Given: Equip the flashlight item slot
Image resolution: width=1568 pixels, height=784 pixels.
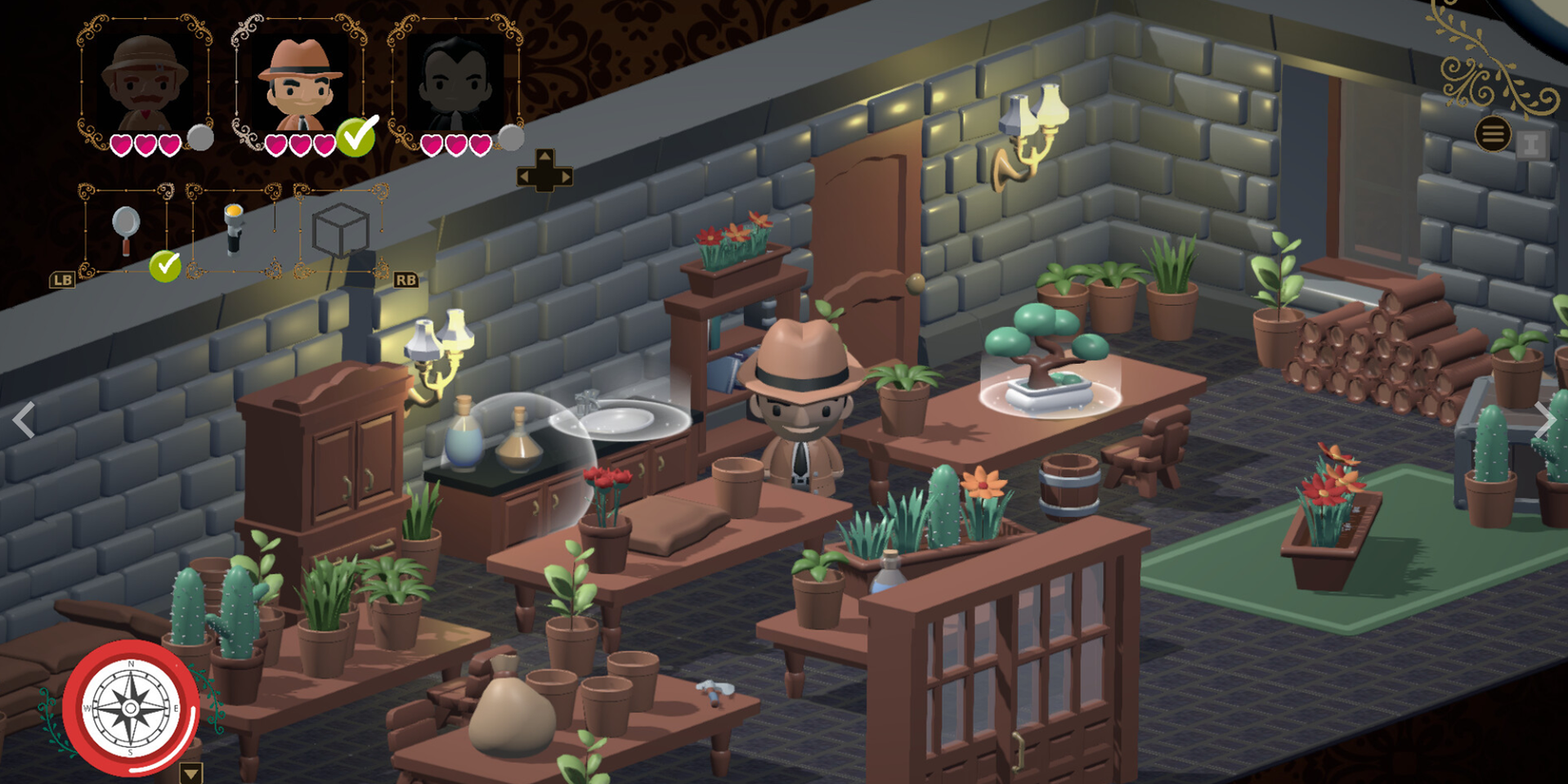Looking at the screenshot, I should click(234, 230).
